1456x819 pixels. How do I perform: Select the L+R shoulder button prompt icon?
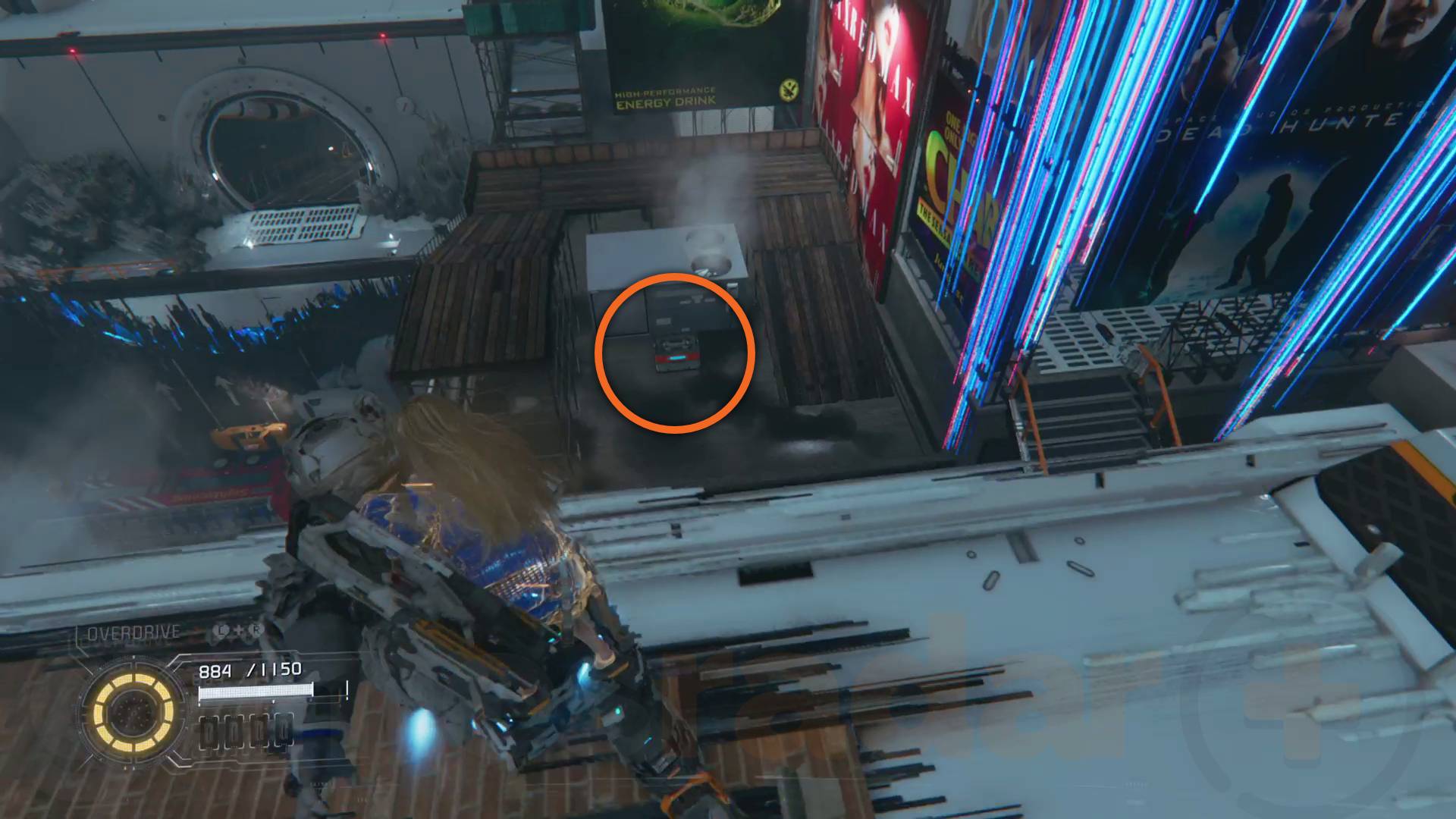coord(237,631)
